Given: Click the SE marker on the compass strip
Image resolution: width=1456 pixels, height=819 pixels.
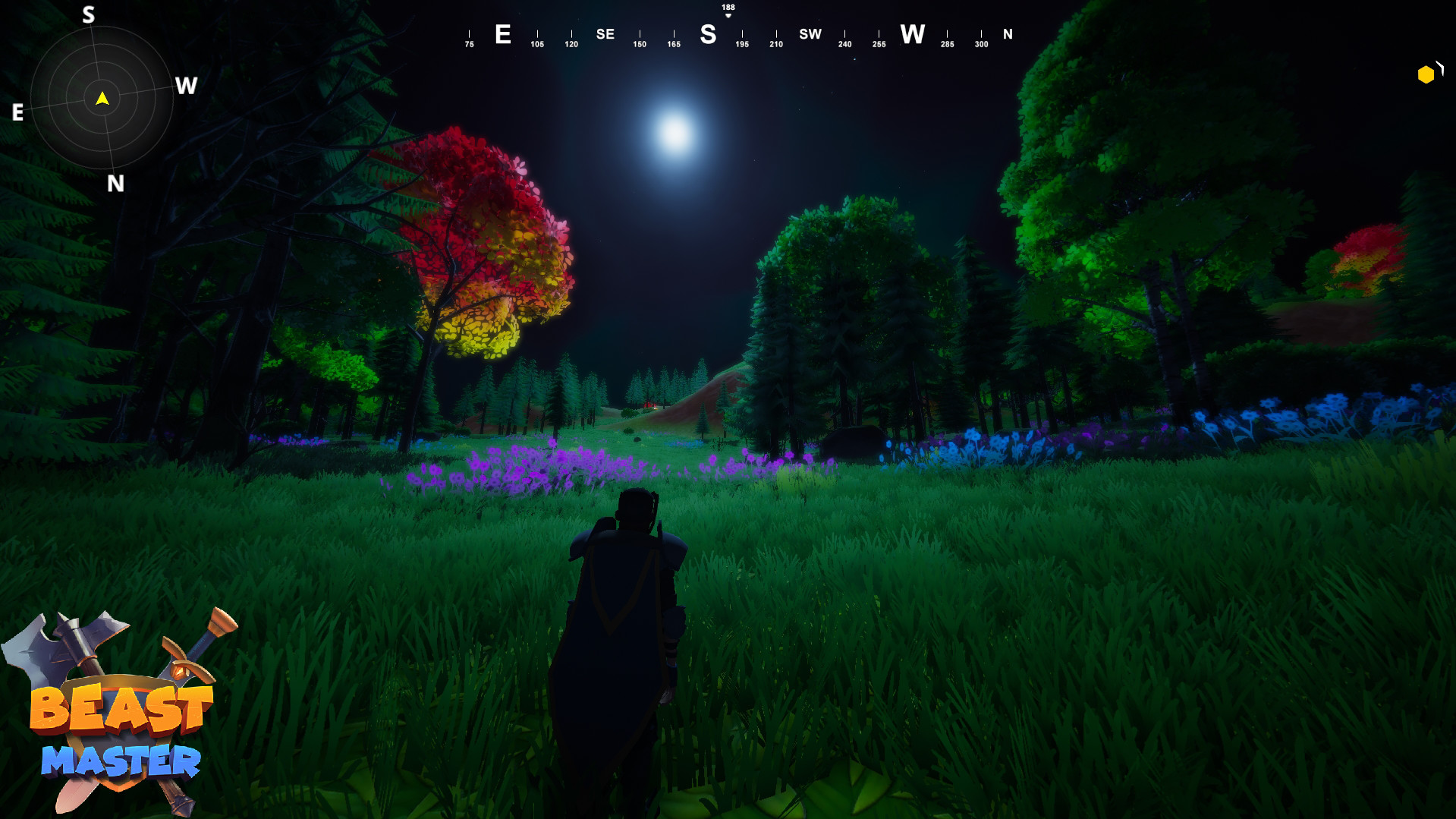Looking at the screenshot, I should pos(605,33).
